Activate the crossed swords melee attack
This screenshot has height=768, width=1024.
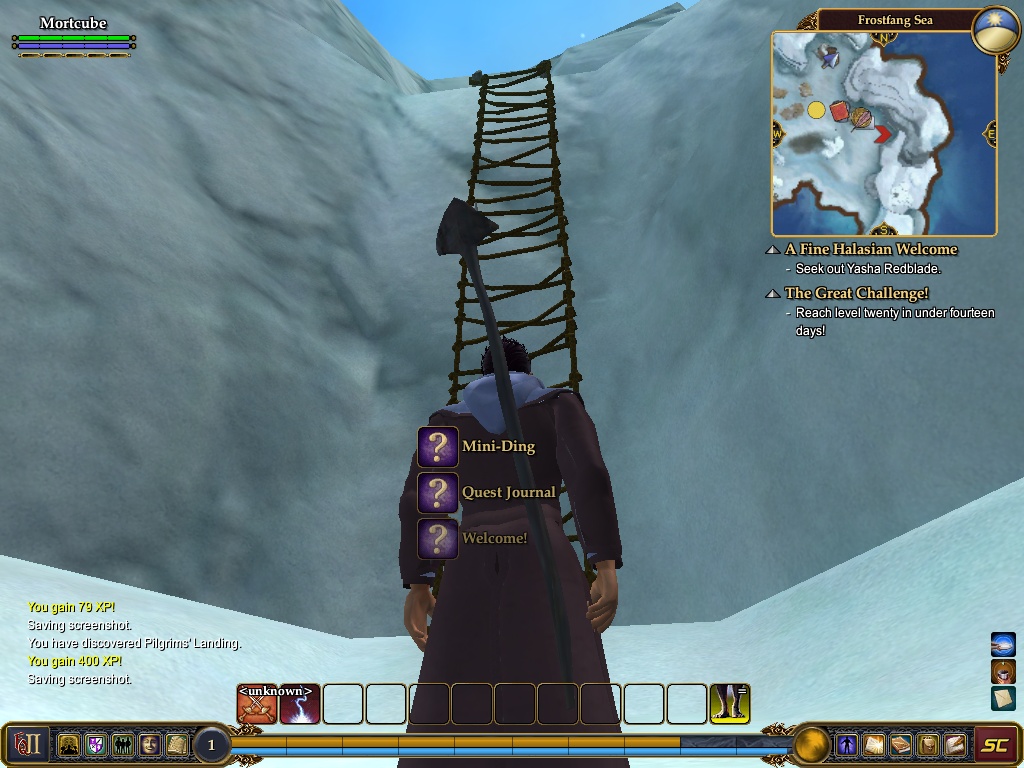(x=257, y=704)
